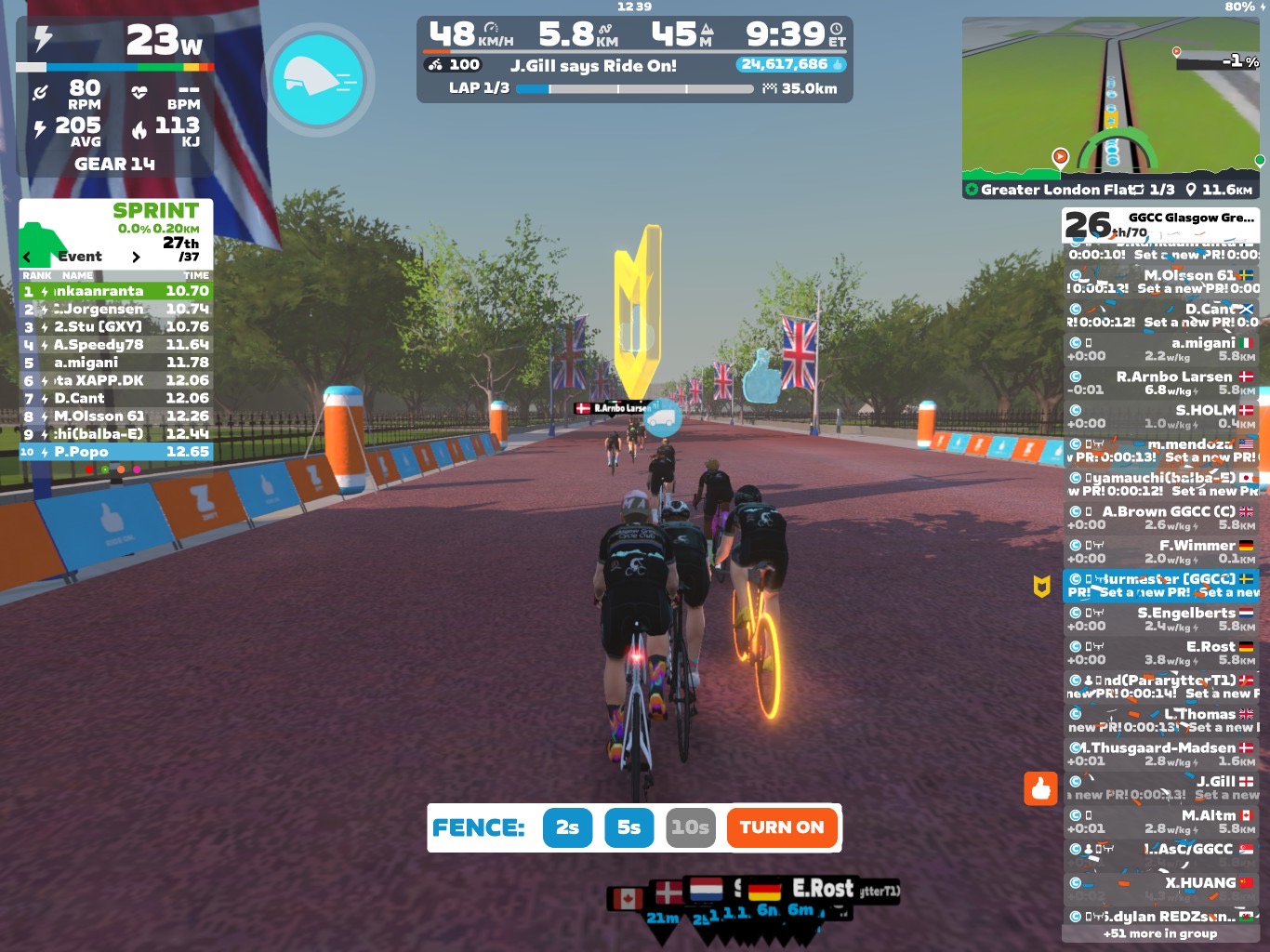Screen dimensions: 1270x952
Task: Select X.HUANG in riders list
Action: (1160, 889)
